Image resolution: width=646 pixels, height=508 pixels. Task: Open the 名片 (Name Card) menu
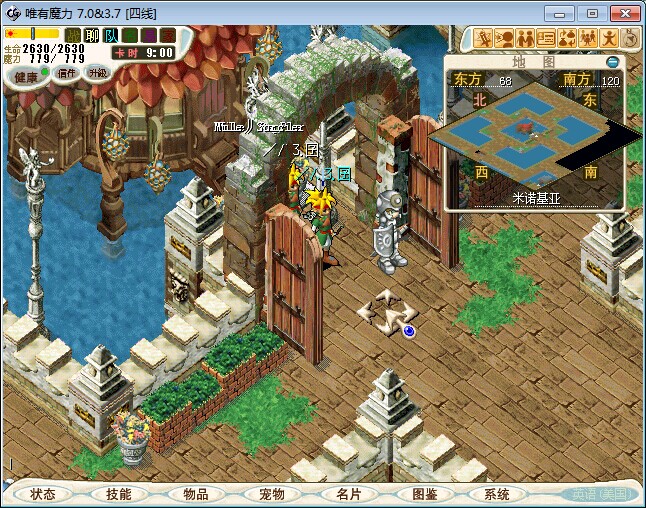click(x=347, y=494)
